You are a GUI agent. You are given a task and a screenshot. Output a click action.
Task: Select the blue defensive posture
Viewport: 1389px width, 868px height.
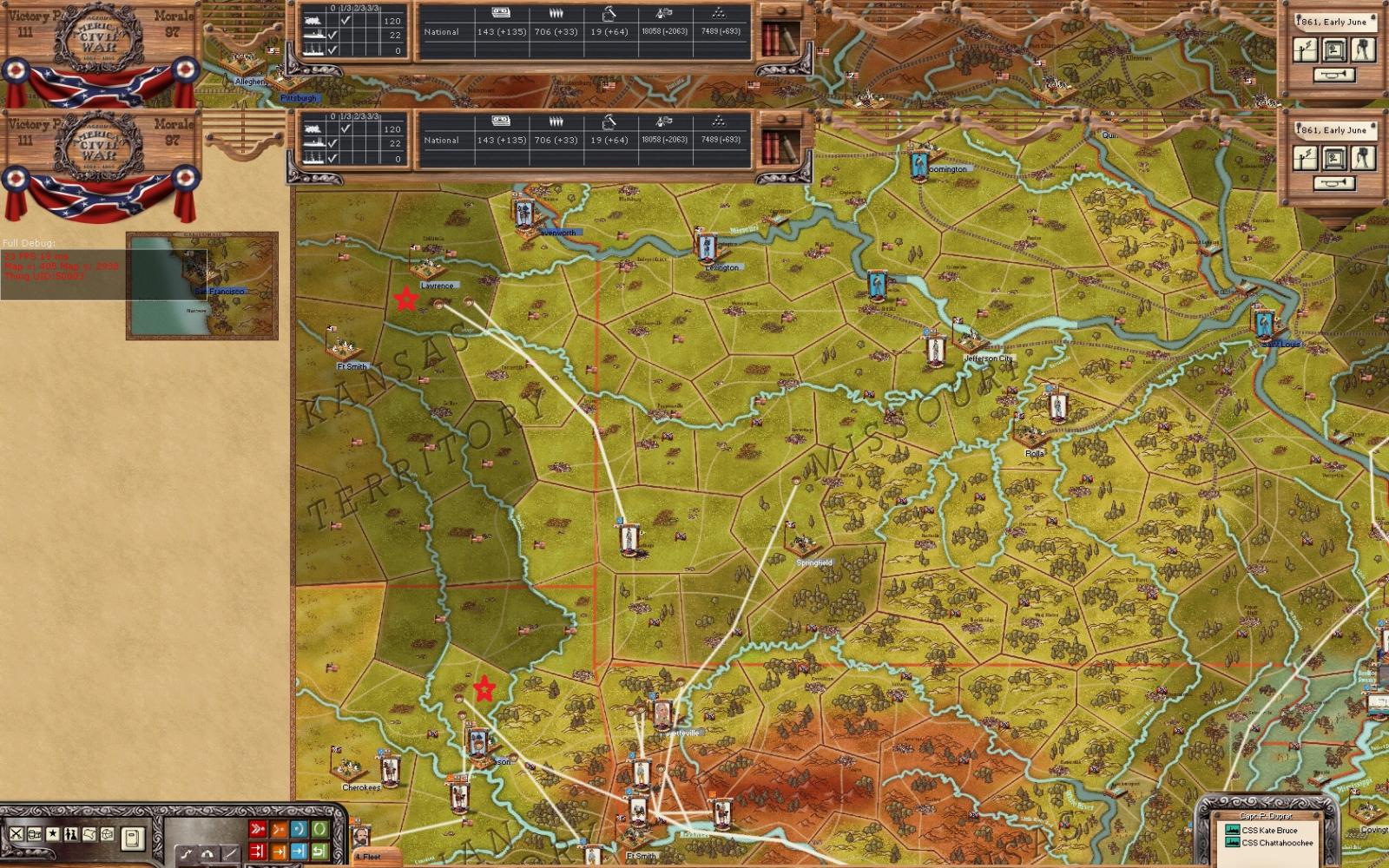[x=299, y=830]
